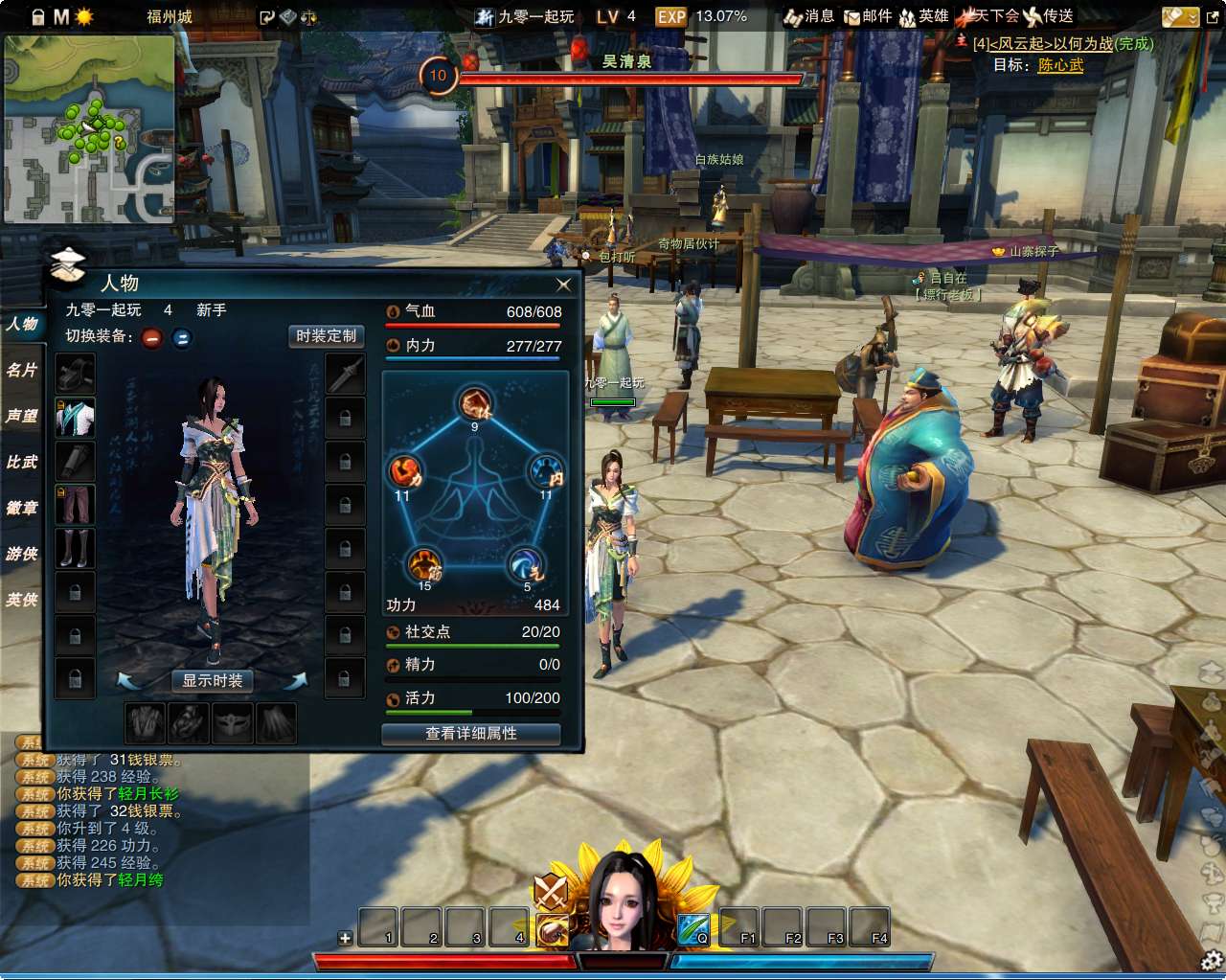Screen dimensions: 1226x980
Task: Open the 邮件 mail menu
Action: [x=867, y=16]
